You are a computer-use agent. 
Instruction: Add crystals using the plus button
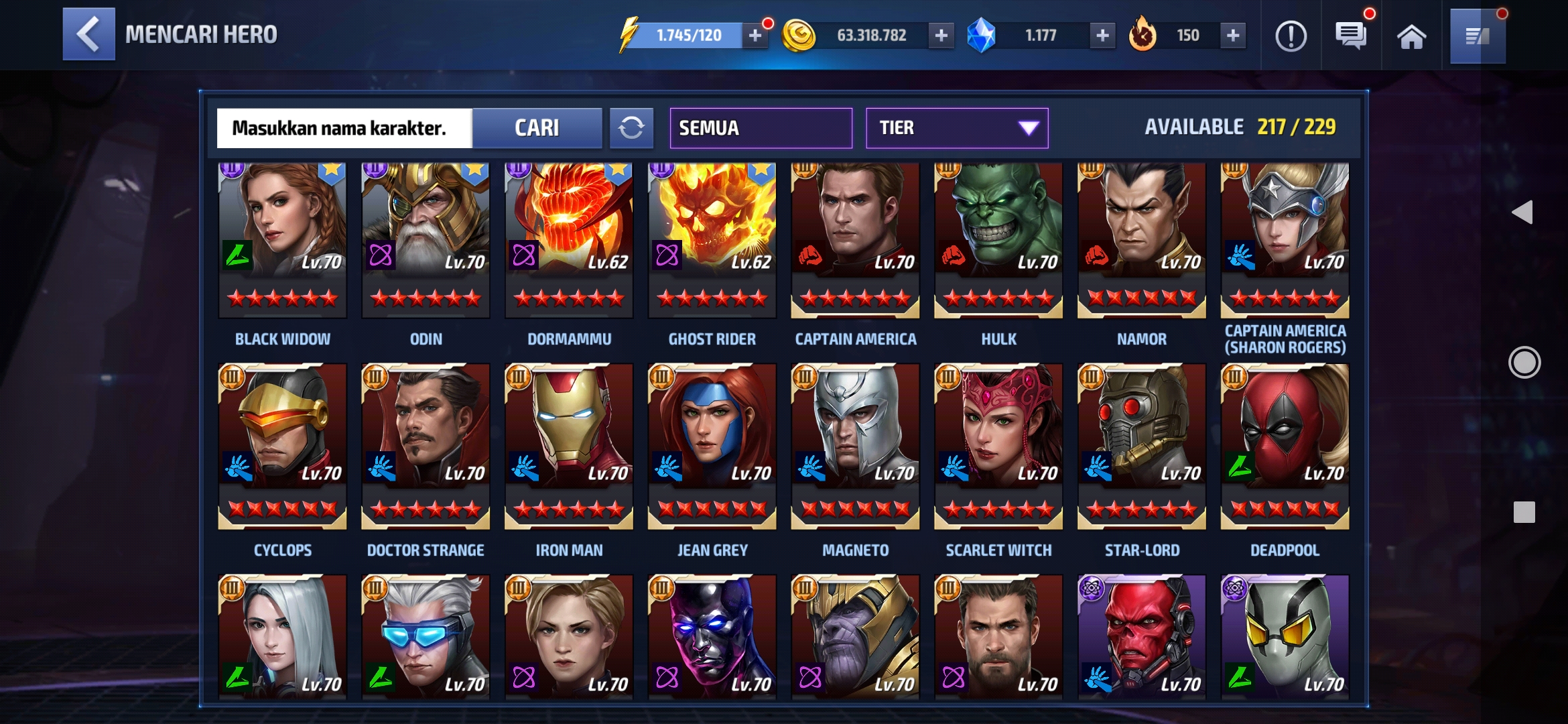(x=1102, y=36)
